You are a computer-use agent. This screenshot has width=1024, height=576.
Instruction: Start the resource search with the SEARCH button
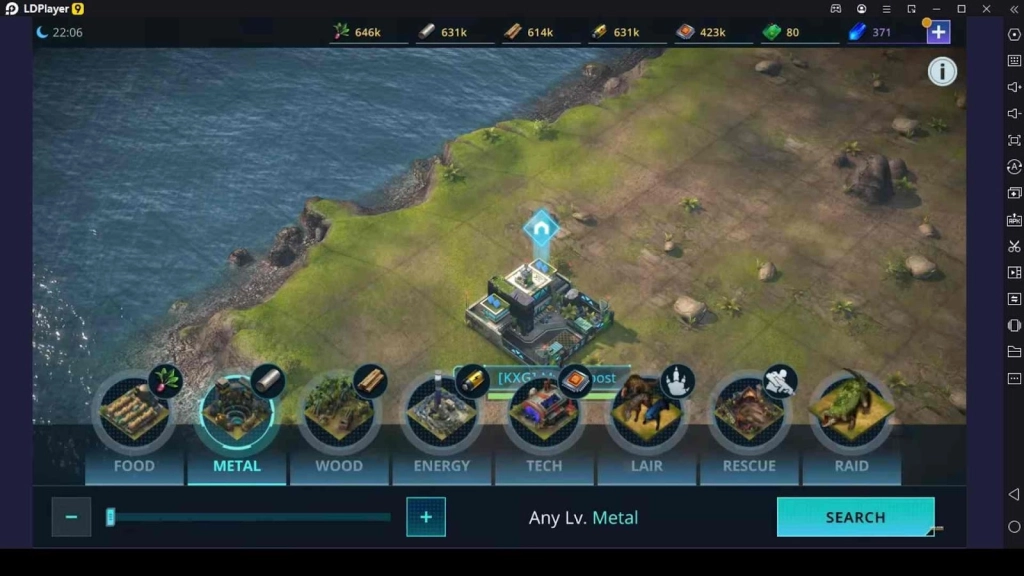pos(855,517)
